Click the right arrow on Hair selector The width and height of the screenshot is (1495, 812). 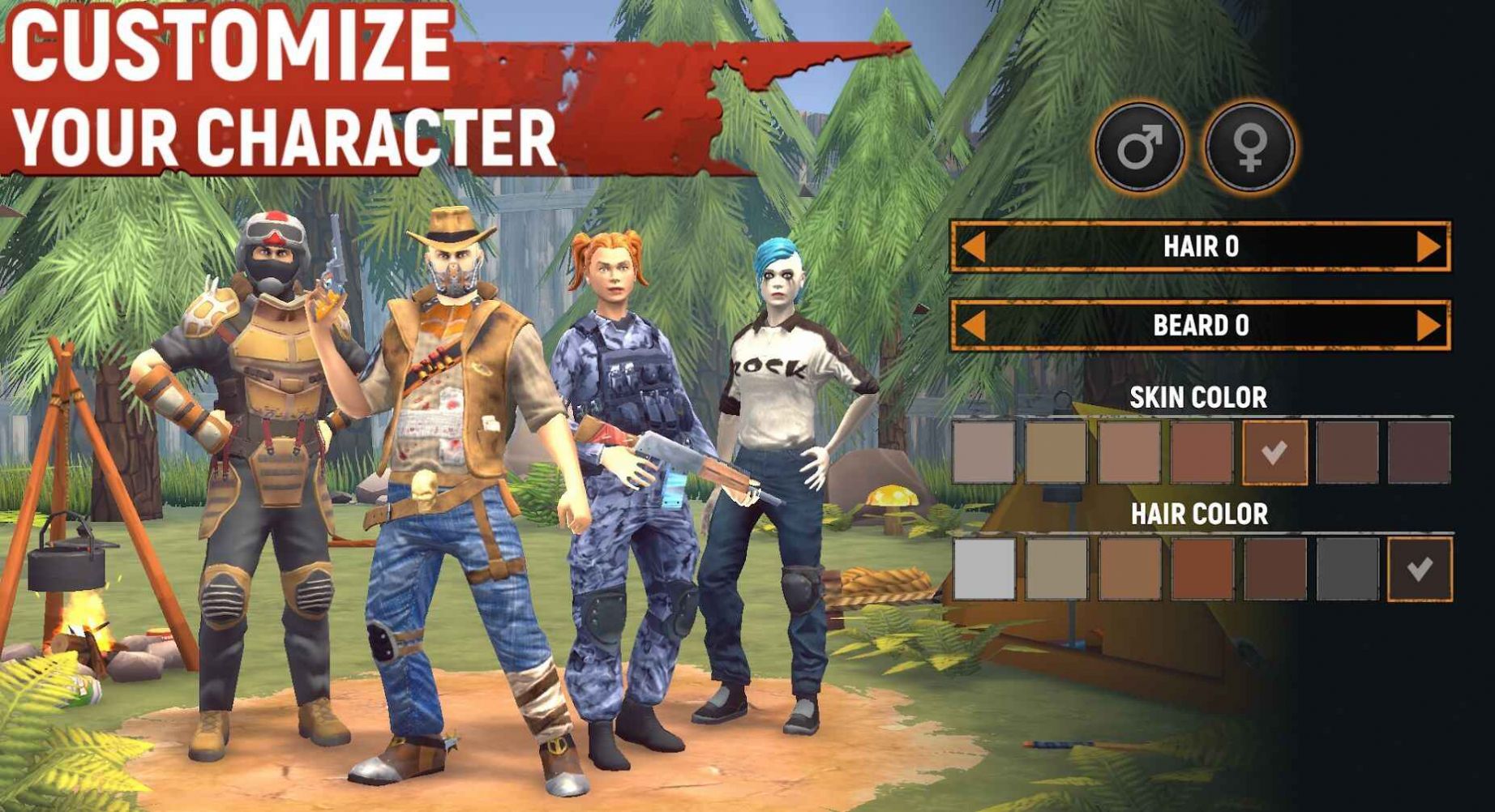point(1429,246)
